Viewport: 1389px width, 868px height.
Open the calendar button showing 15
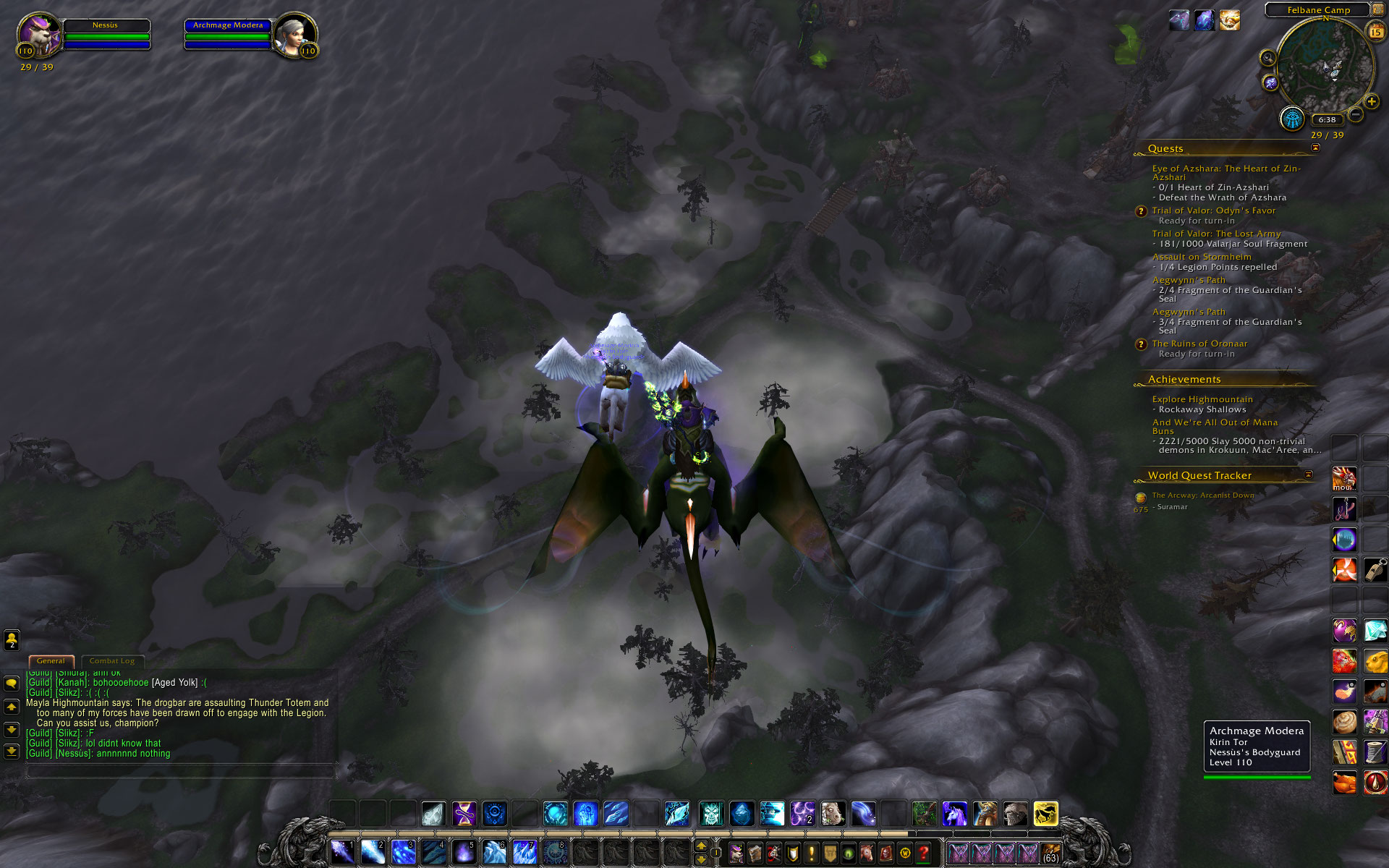(x=1375, y=32)
